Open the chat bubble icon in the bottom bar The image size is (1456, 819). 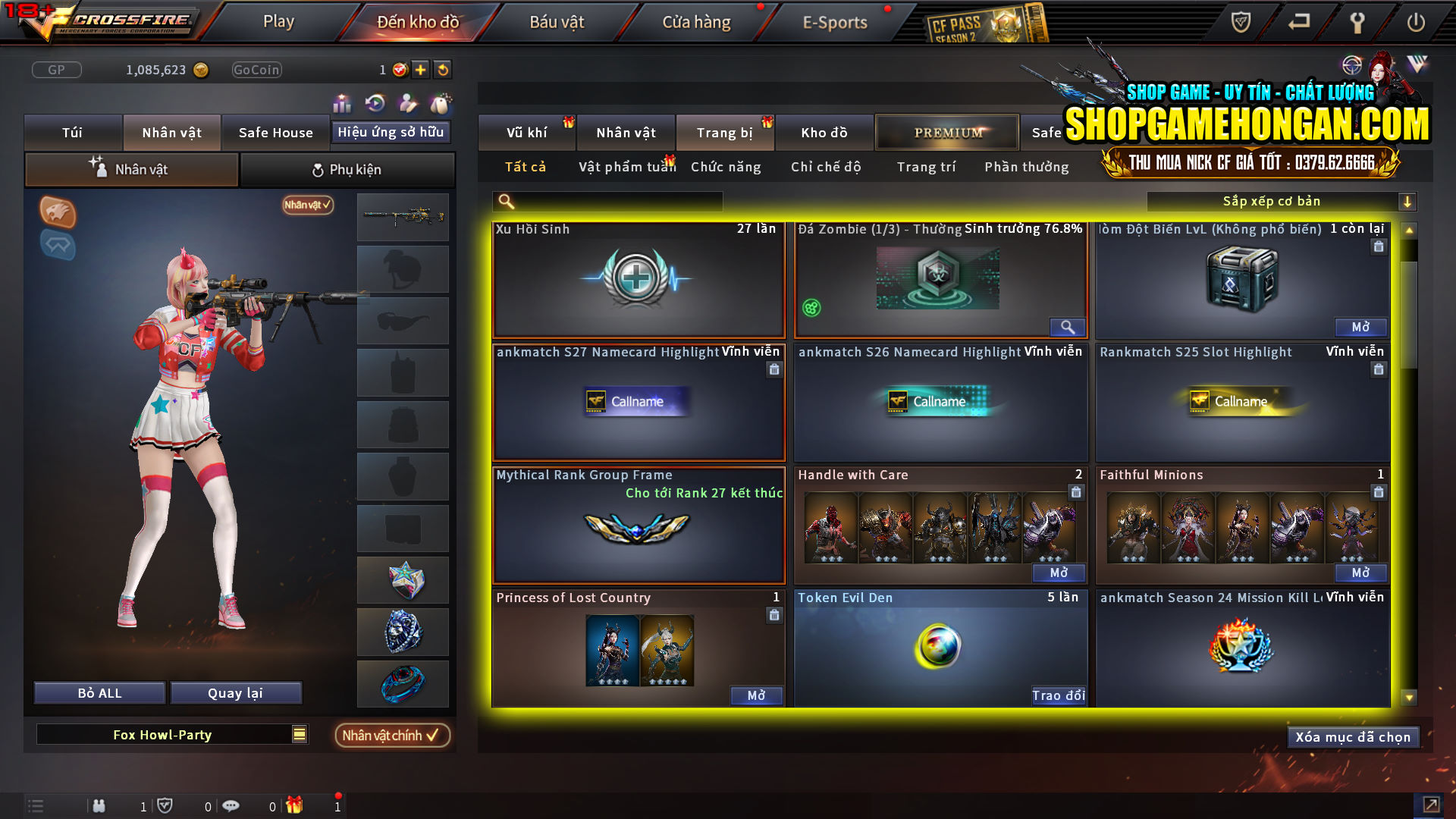(231, 805)
